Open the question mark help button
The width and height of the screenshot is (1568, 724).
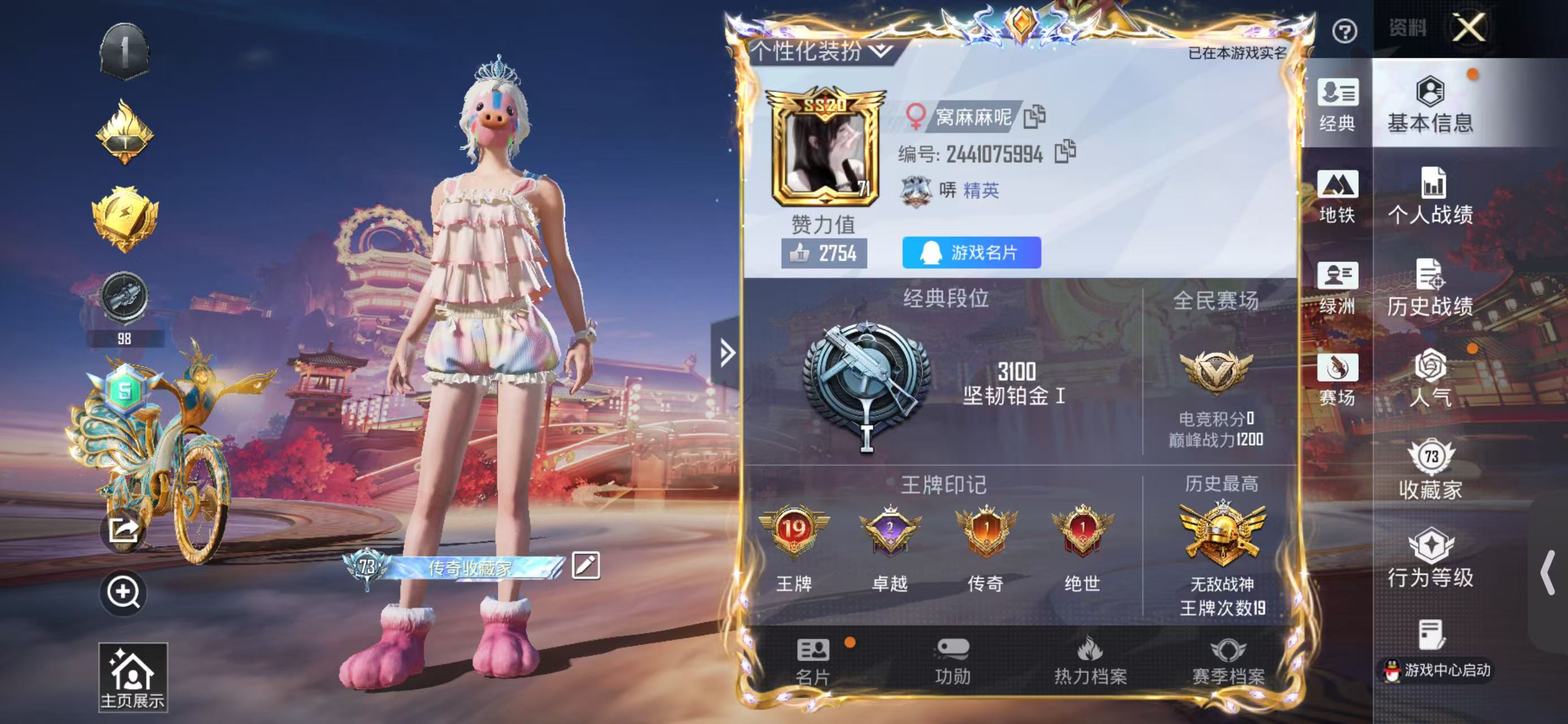[1344, 31]
